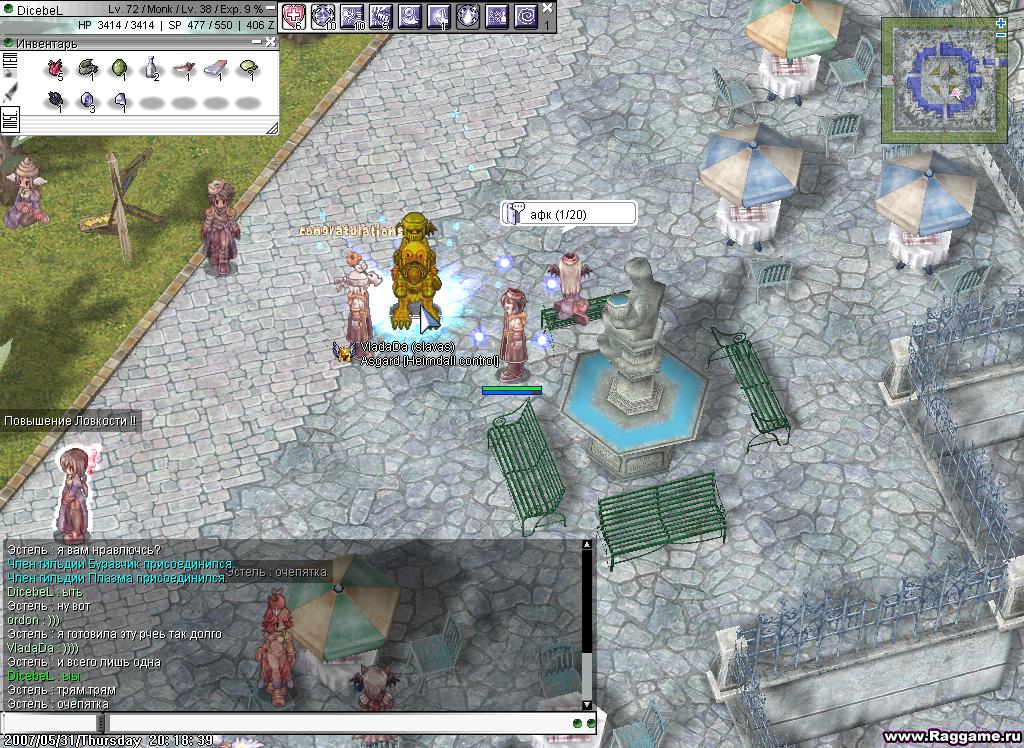The height and width of the screenshot is (748, 1024).
Task: Zoom out the minimap with minus button
Action: (x=1001, y=36)
